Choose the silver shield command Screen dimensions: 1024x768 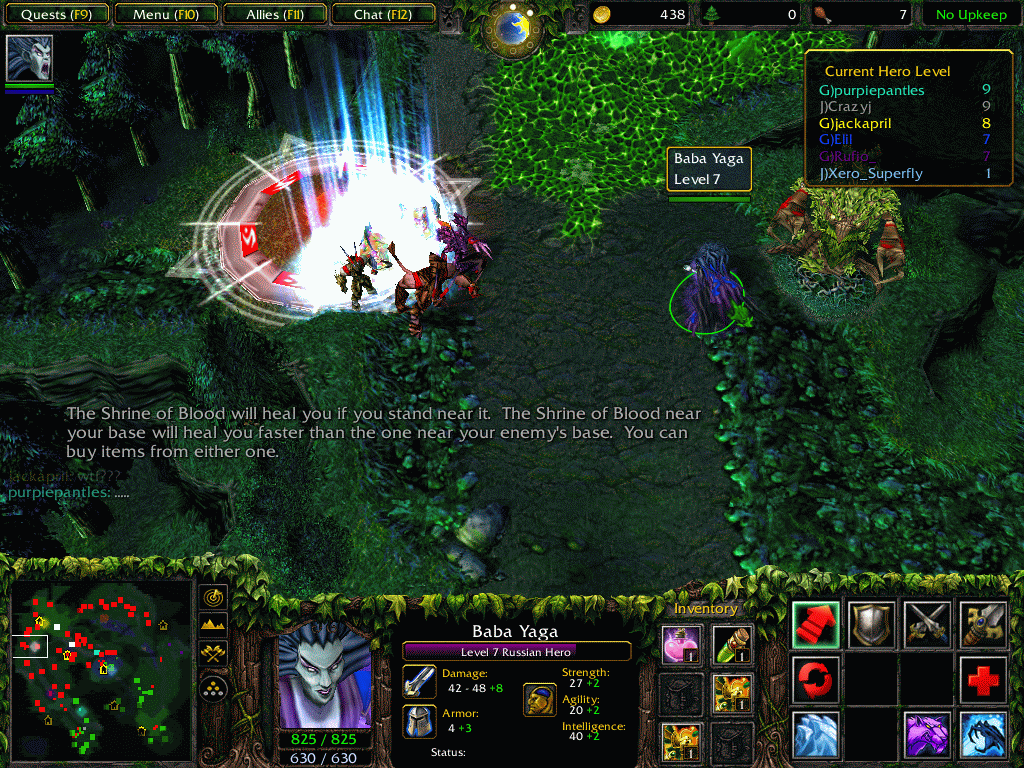pos(871,625)
